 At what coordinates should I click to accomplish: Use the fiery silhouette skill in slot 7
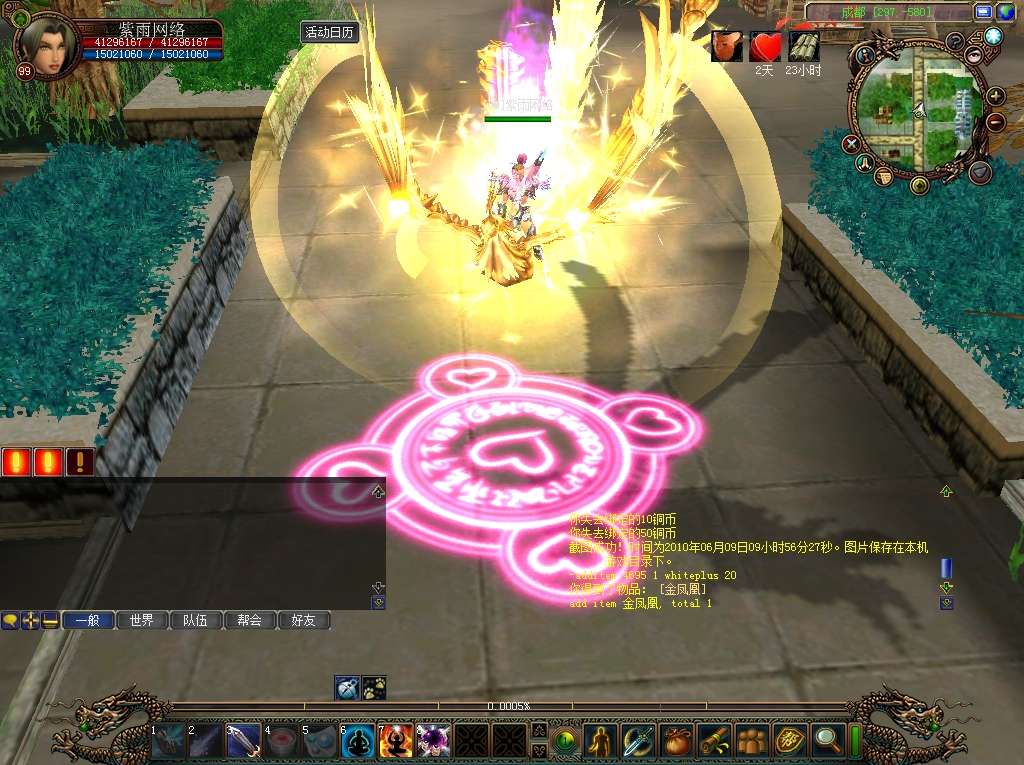[396, 741]
